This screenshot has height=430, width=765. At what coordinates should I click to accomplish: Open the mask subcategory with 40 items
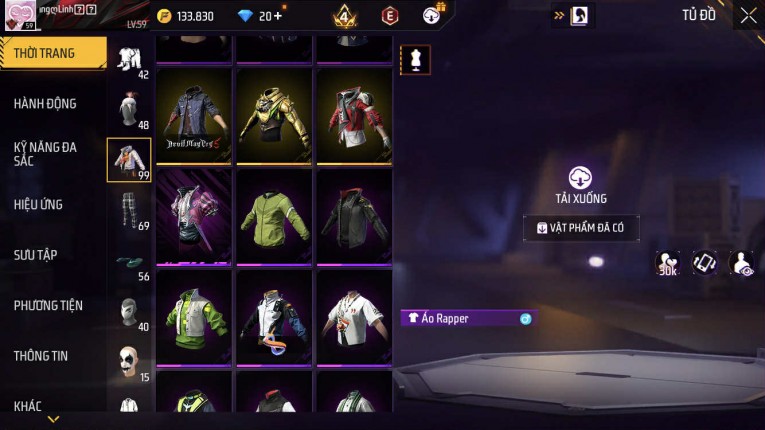point(128,312)
